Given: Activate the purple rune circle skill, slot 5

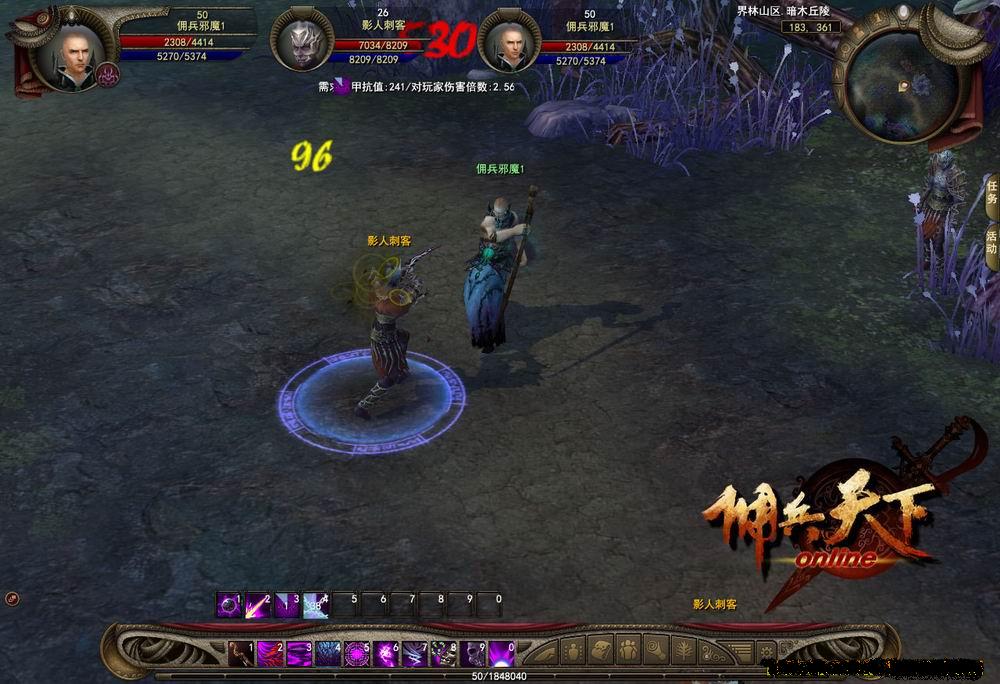Looking at the screenshot, I should point(356,654).
